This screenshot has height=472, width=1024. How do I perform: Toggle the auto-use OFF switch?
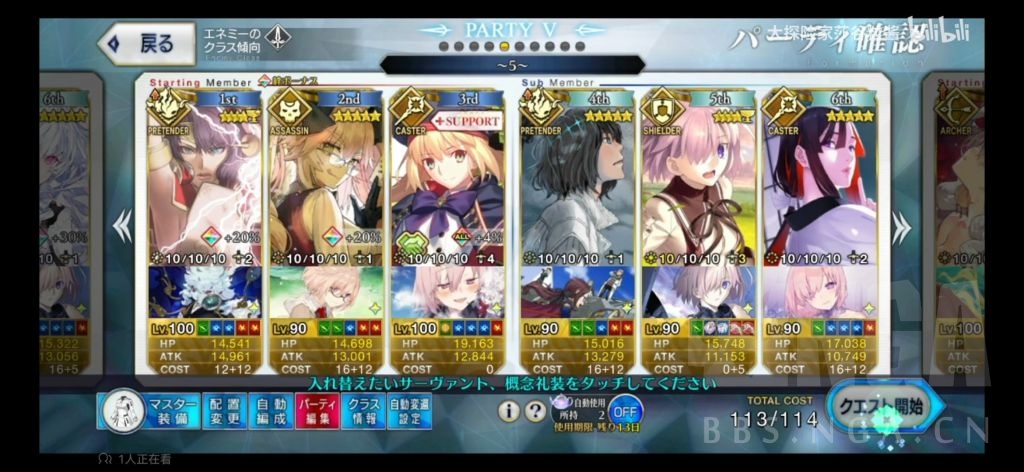point(626,410)
